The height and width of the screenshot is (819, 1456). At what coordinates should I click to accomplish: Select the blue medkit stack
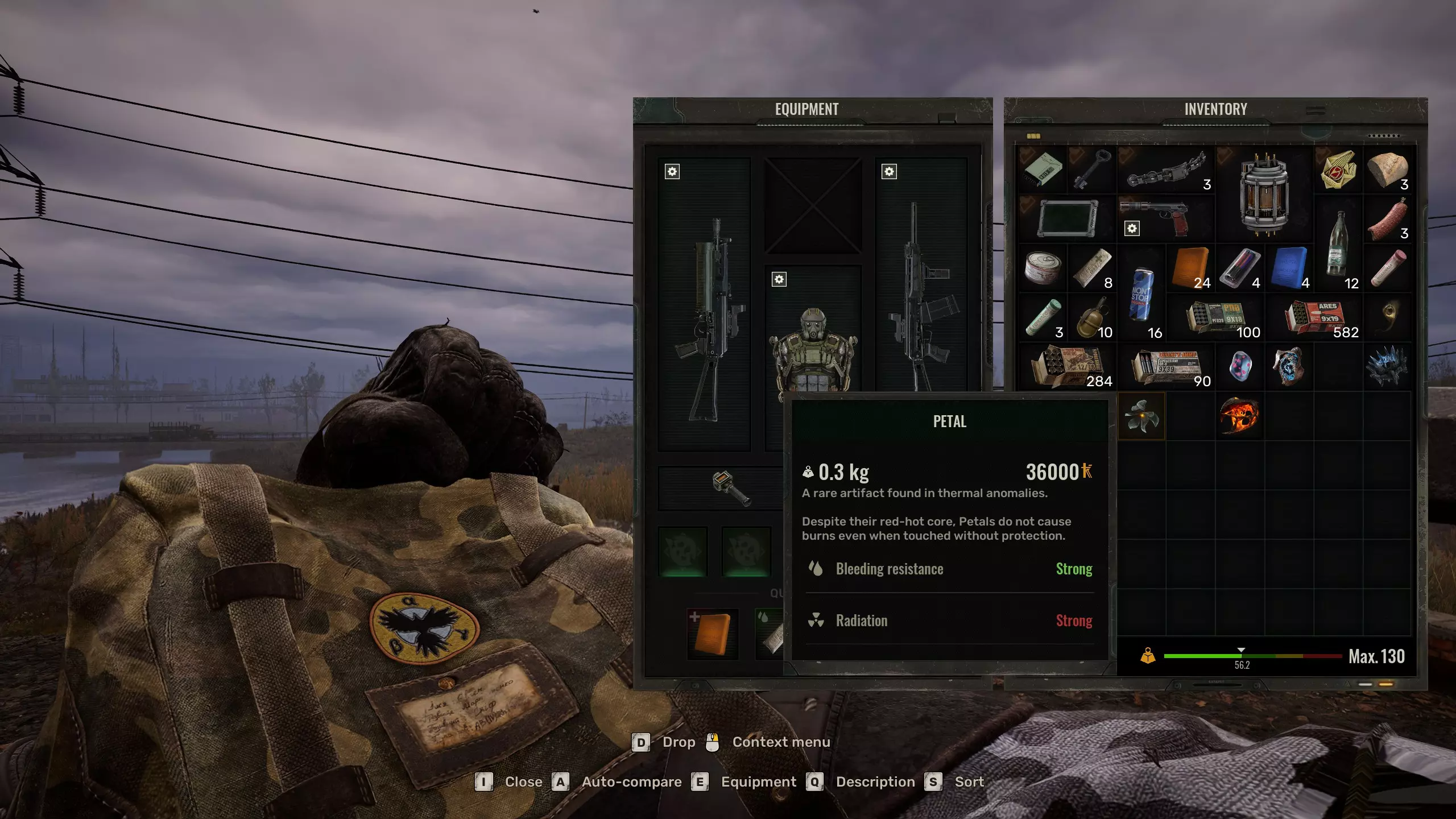1289,268
